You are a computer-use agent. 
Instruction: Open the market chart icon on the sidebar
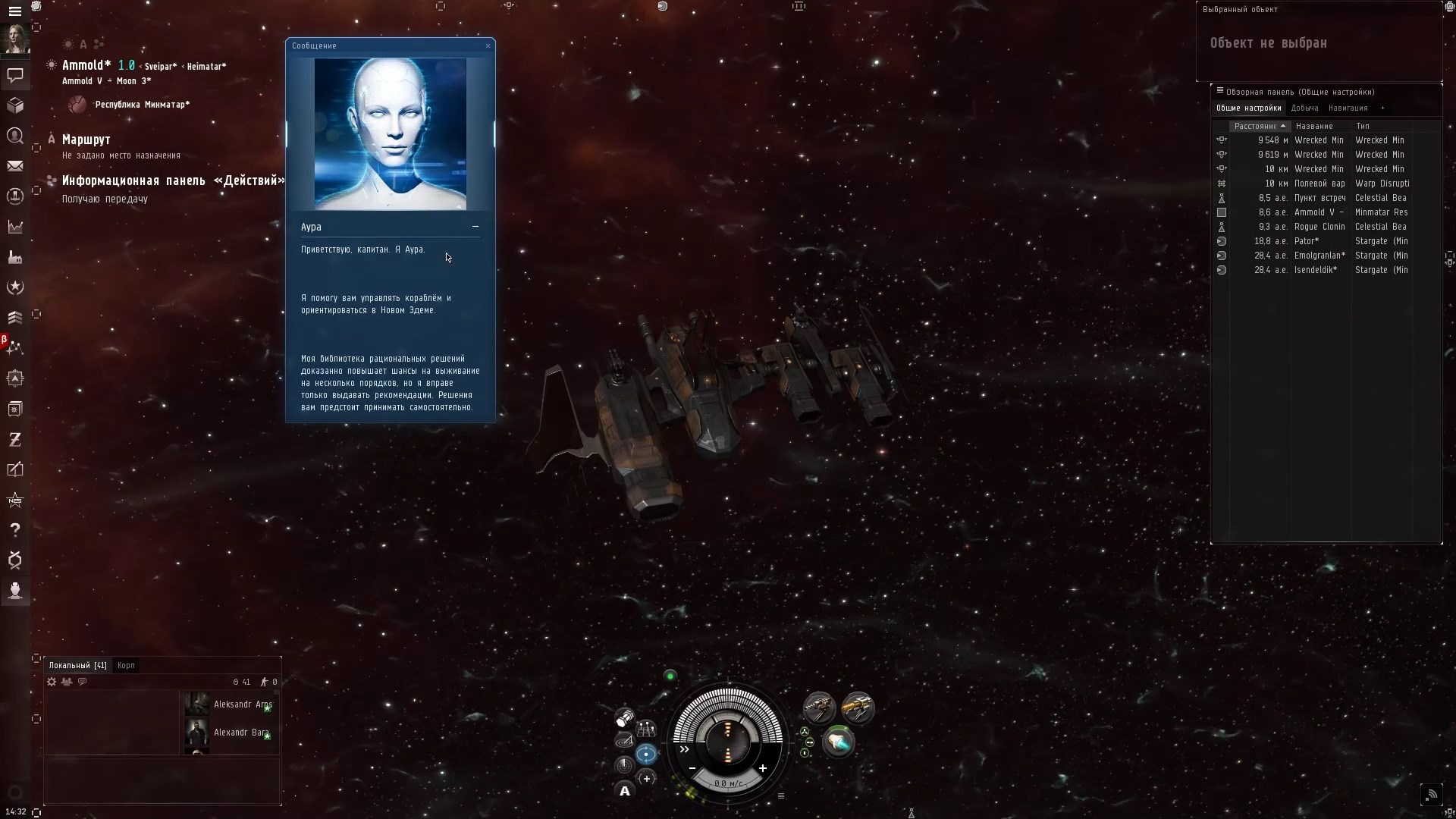tap(15, 227)
